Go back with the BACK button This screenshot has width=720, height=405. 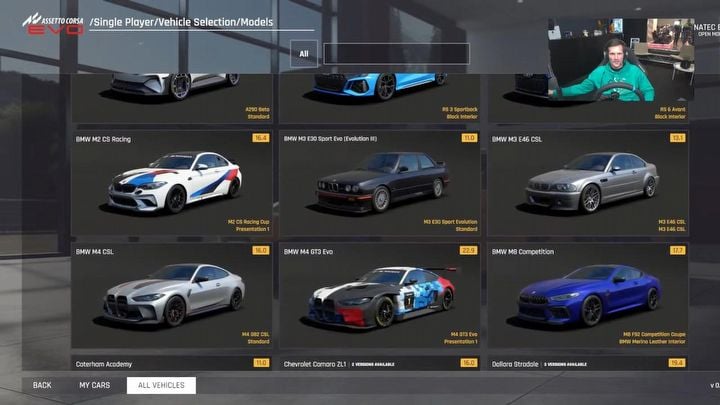tap(42, 385)
